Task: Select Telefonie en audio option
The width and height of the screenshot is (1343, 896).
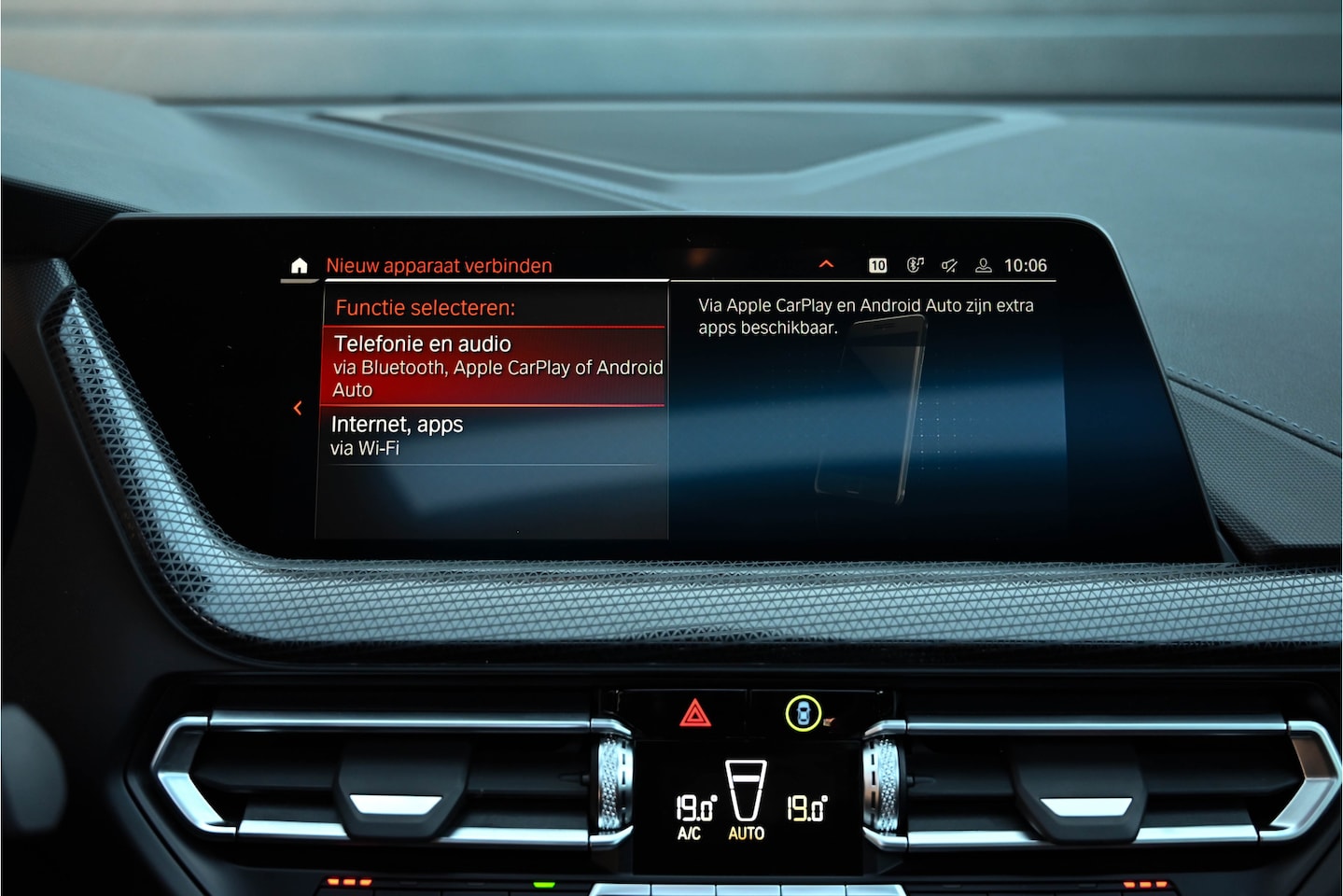Action: click(x=495, y=366)
